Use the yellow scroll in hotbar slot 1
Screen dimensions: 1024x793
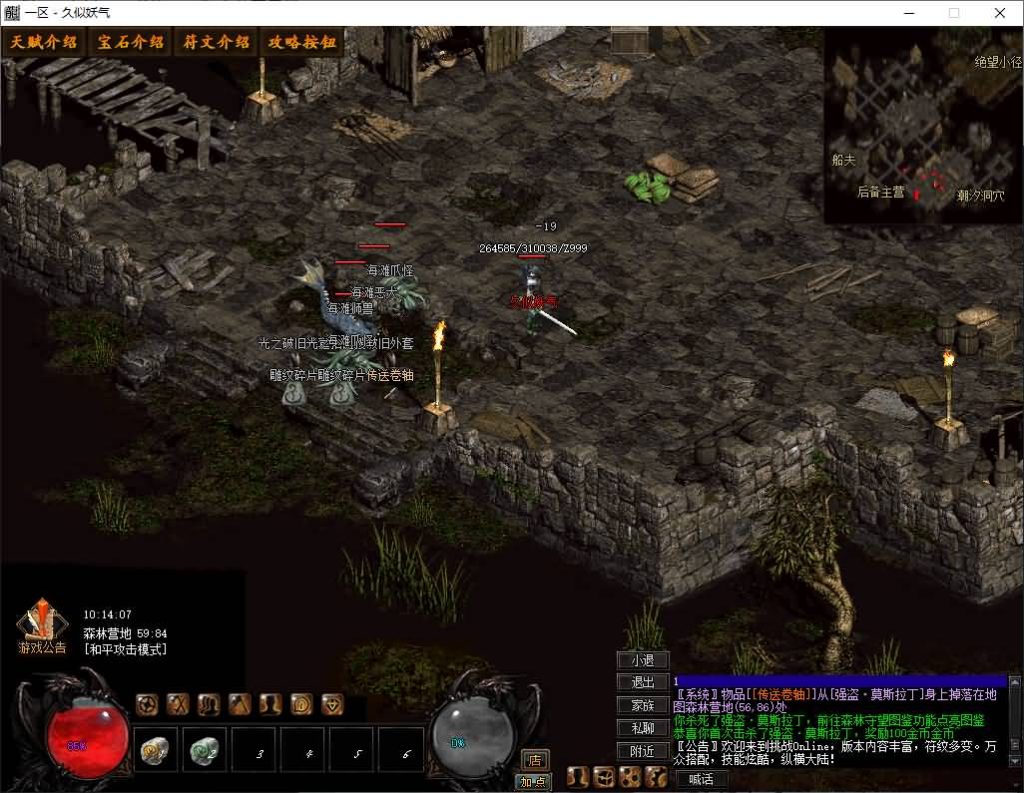(x=156, y=749)
